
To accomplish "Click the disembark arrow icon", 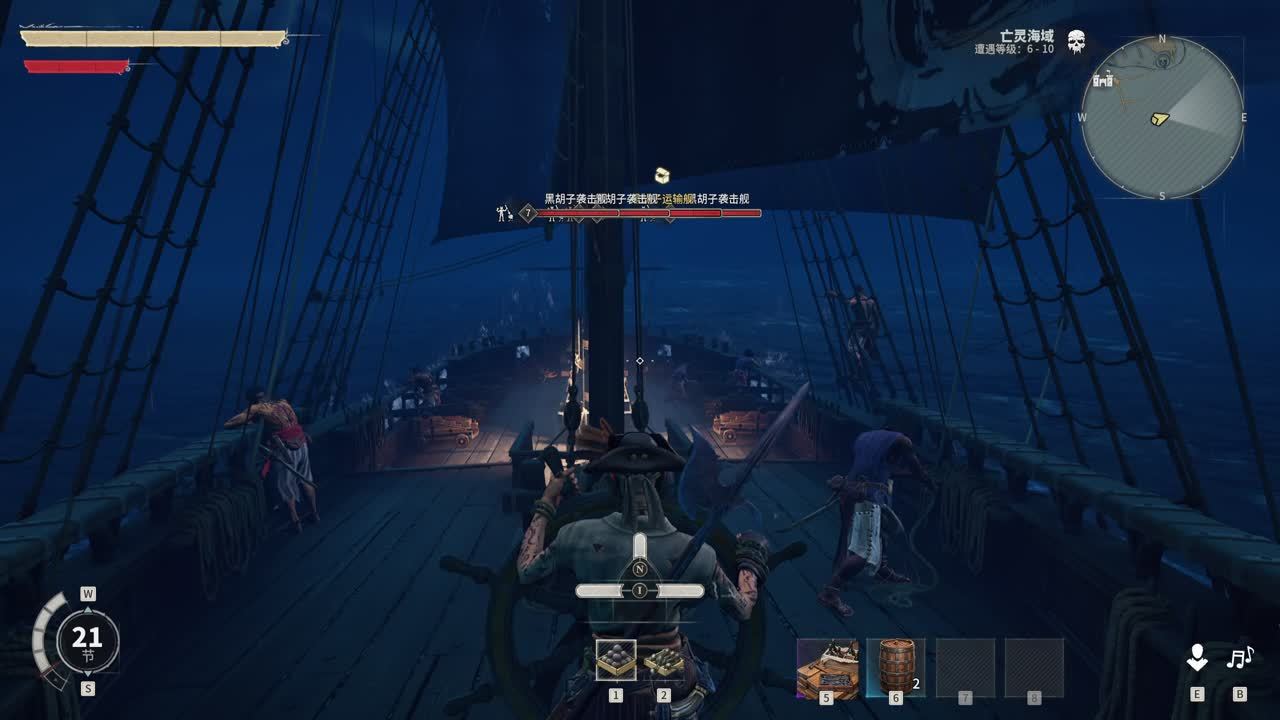I will point(1197,658).
